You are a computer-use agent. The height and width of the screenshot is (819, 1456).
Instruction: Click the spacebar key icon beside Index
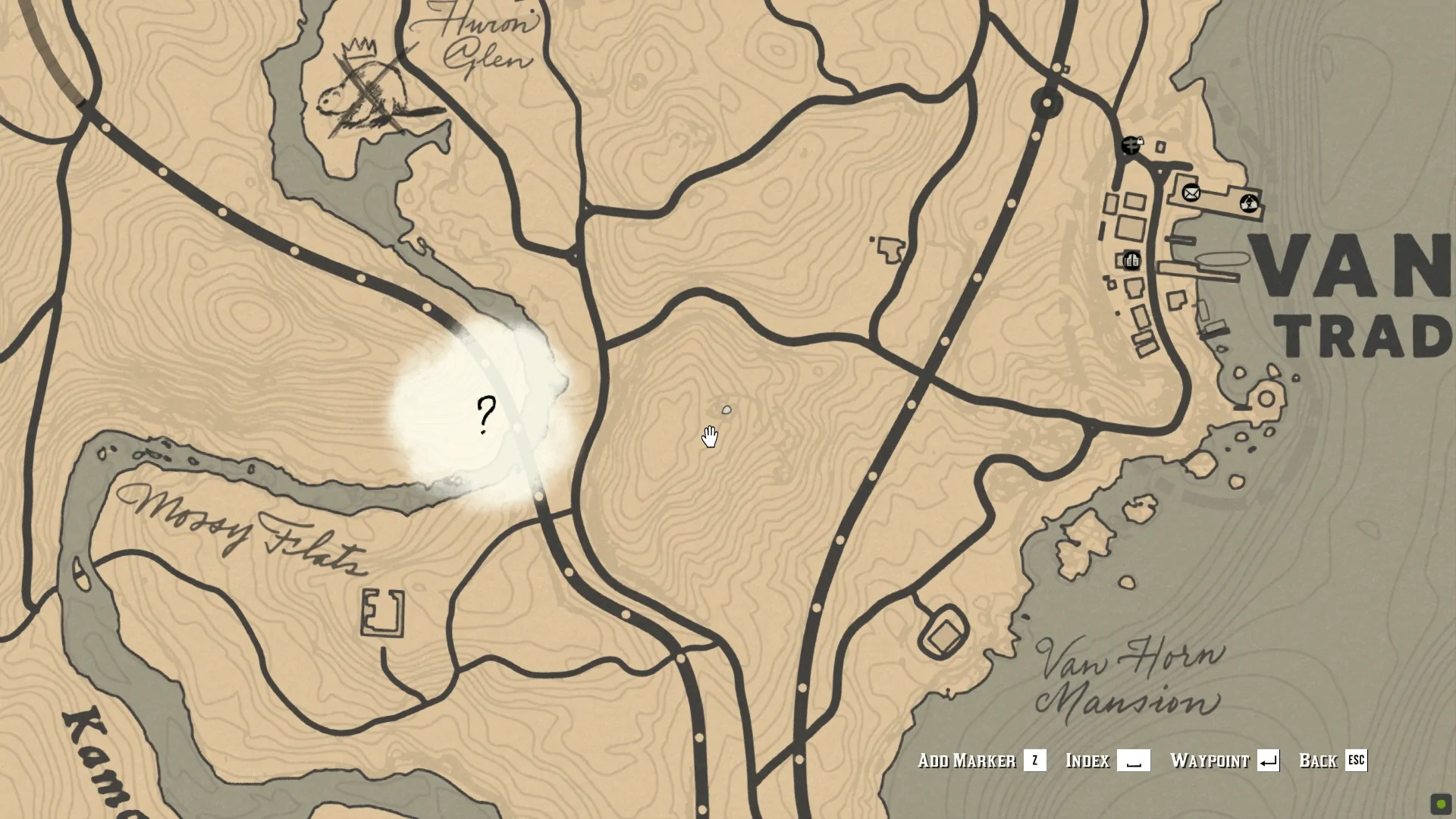tap(1132, 761)
